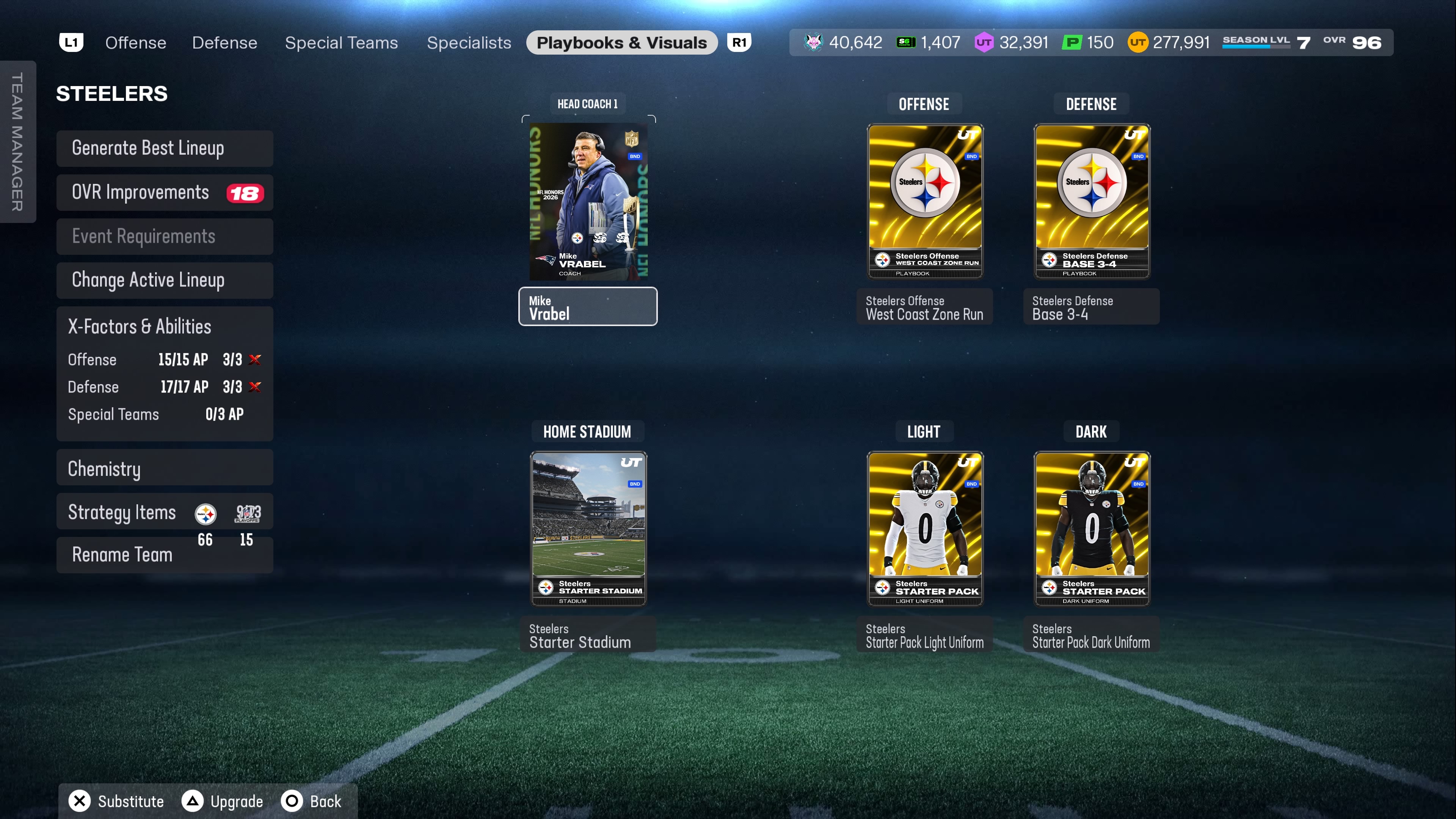The width and height of the screenshot is (1456, 819).
Task: Choose Generate Best Lineup
Action: [165, 149]
